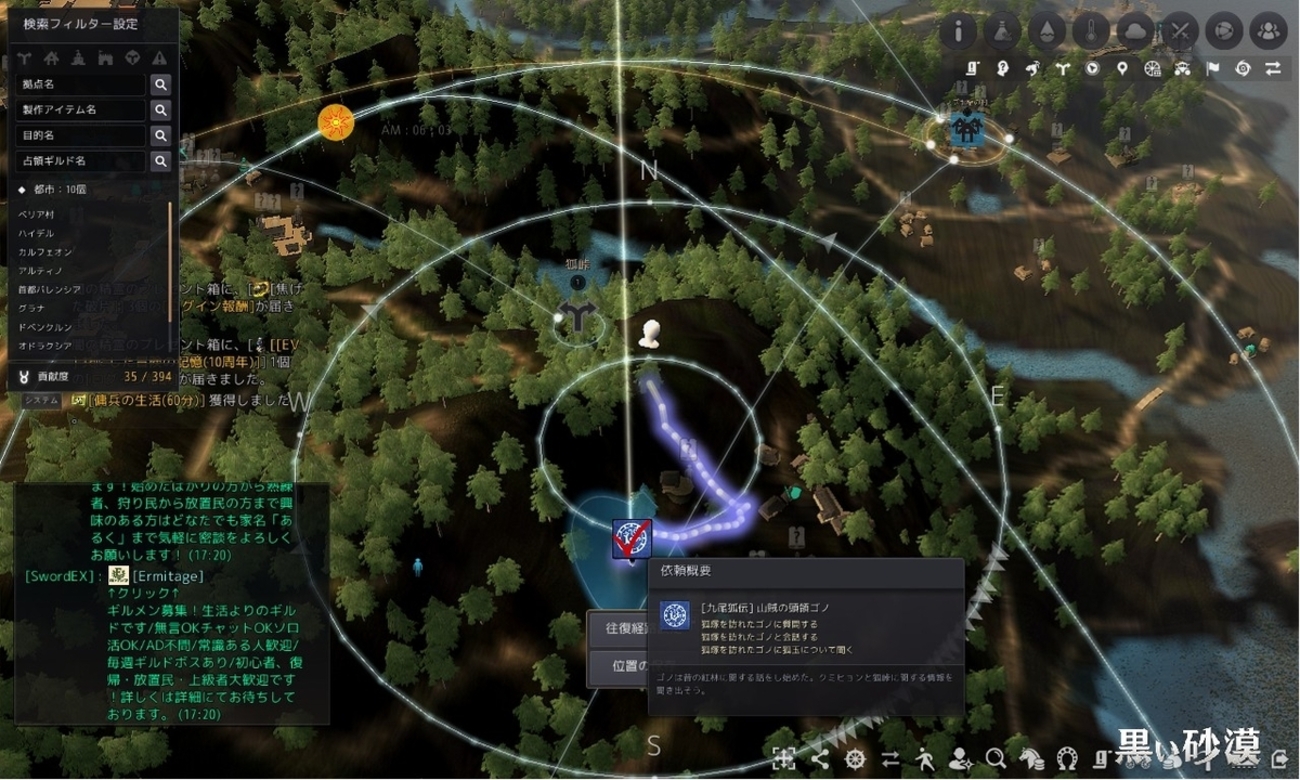Screen dimensions: 1300x780
Task: Pick グラナ from the city list
Action: [x=32, y=308]
